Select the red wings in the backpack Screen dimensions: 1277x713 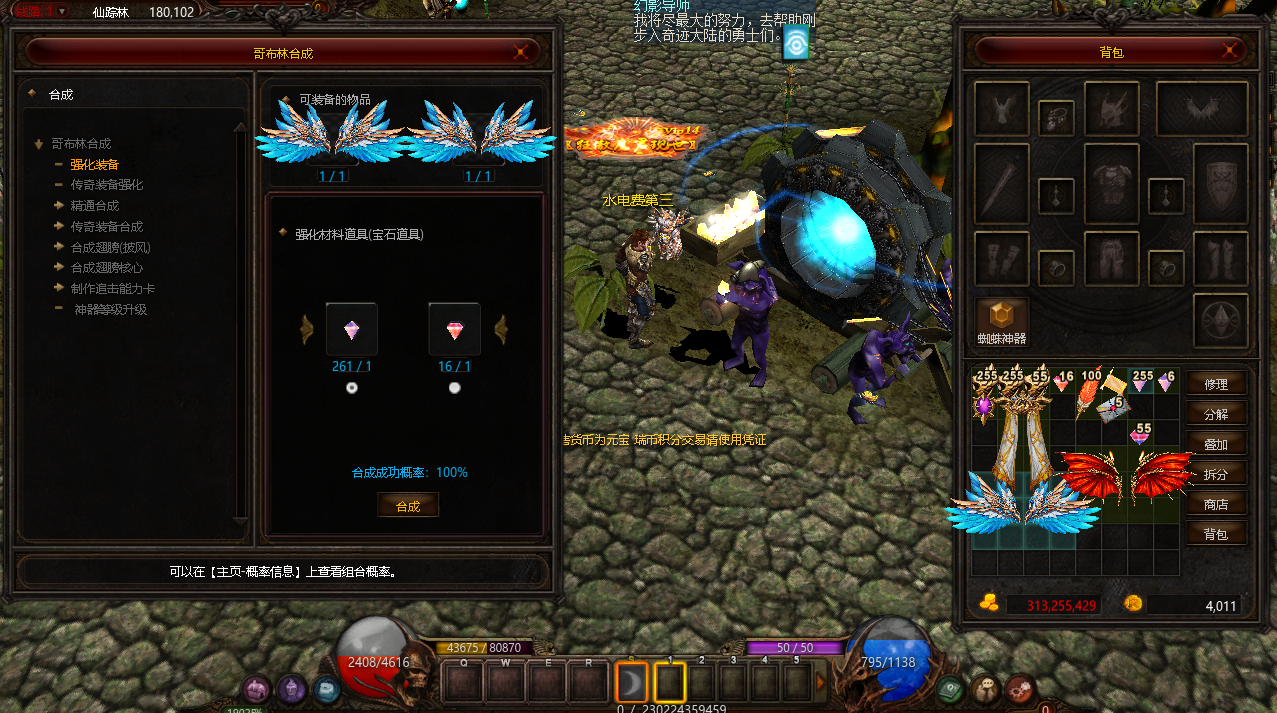click(x=1128, y=475)
